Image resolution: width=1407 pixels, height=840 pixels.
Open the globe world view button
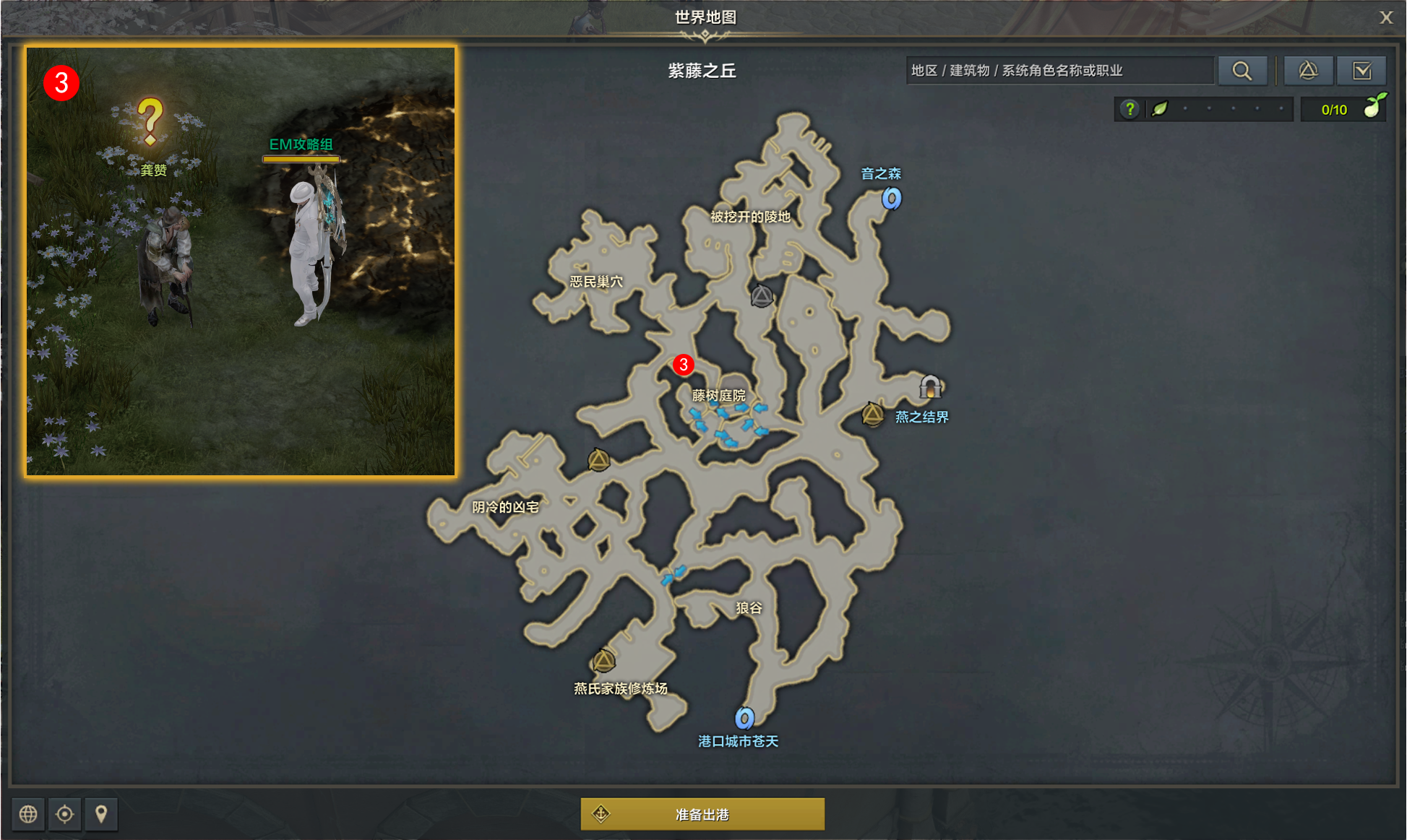coord(28,814)
